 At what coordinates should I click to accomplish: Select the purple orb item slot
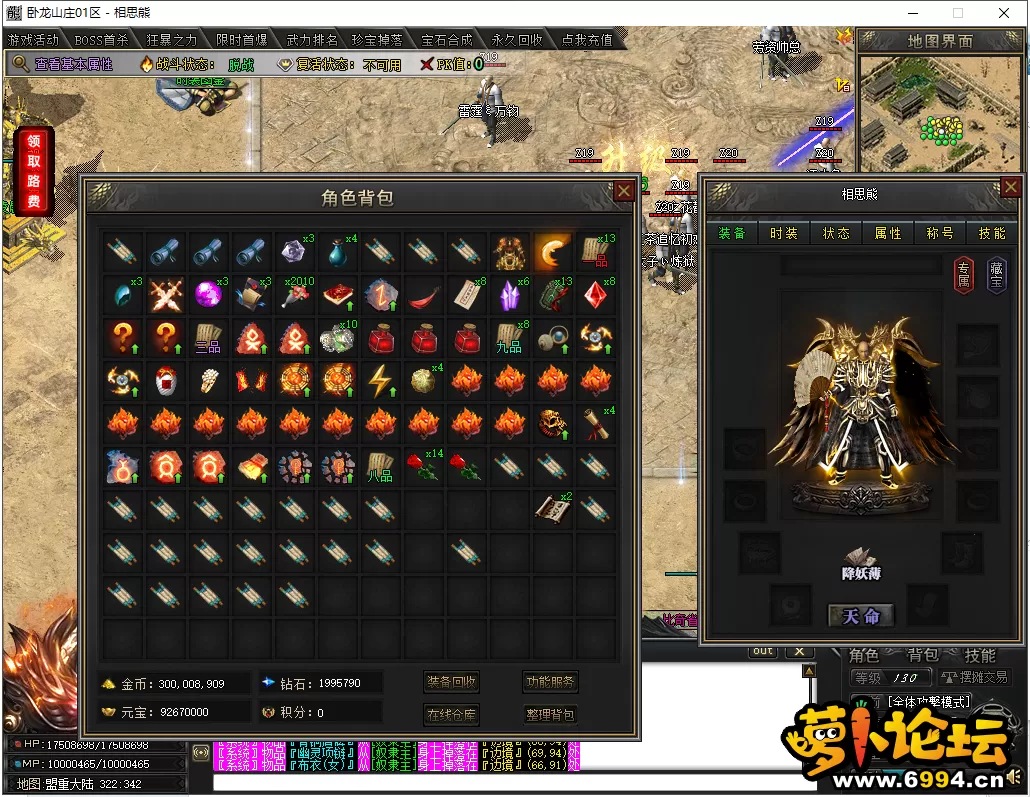[x=207, y=294]
